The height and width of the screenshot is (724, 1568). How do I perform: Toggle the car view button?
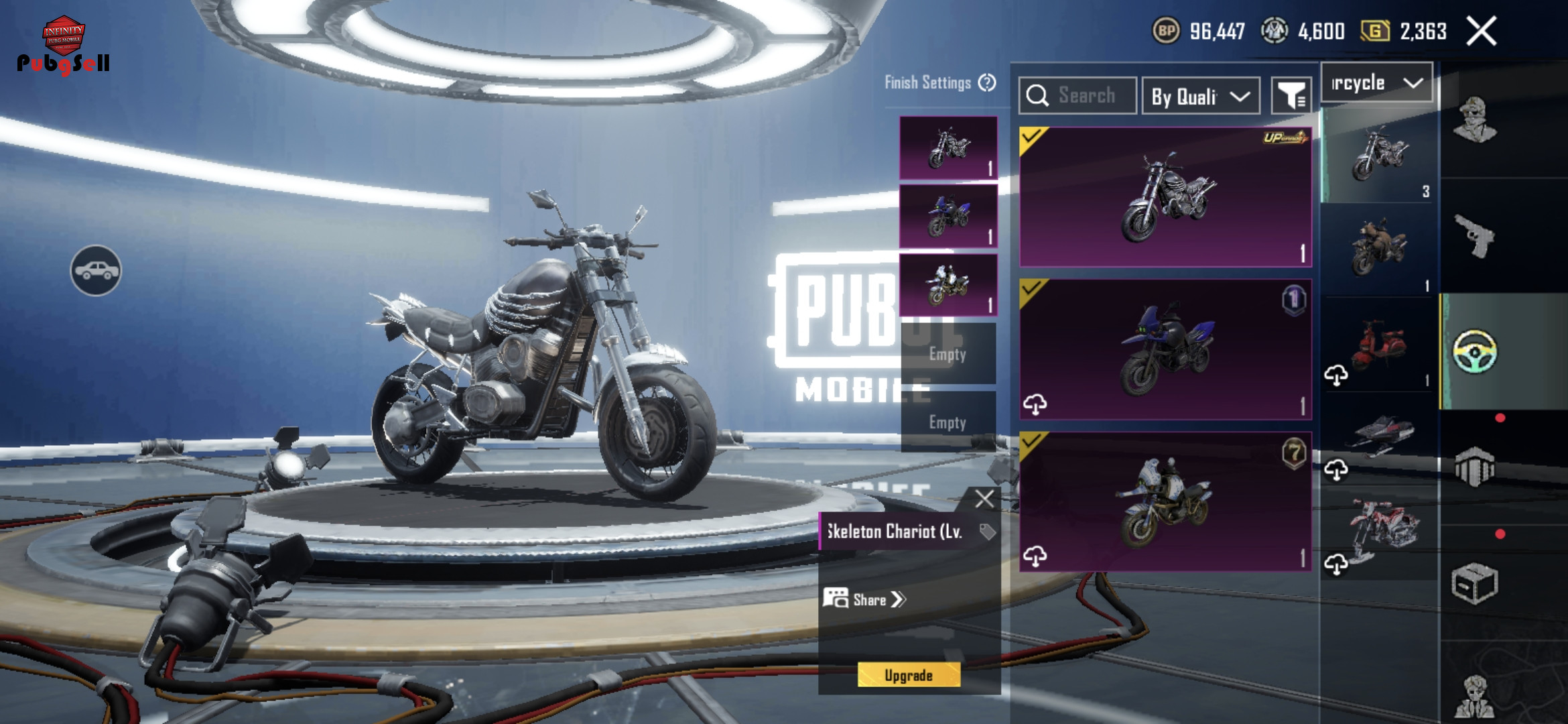click(96, 270)
